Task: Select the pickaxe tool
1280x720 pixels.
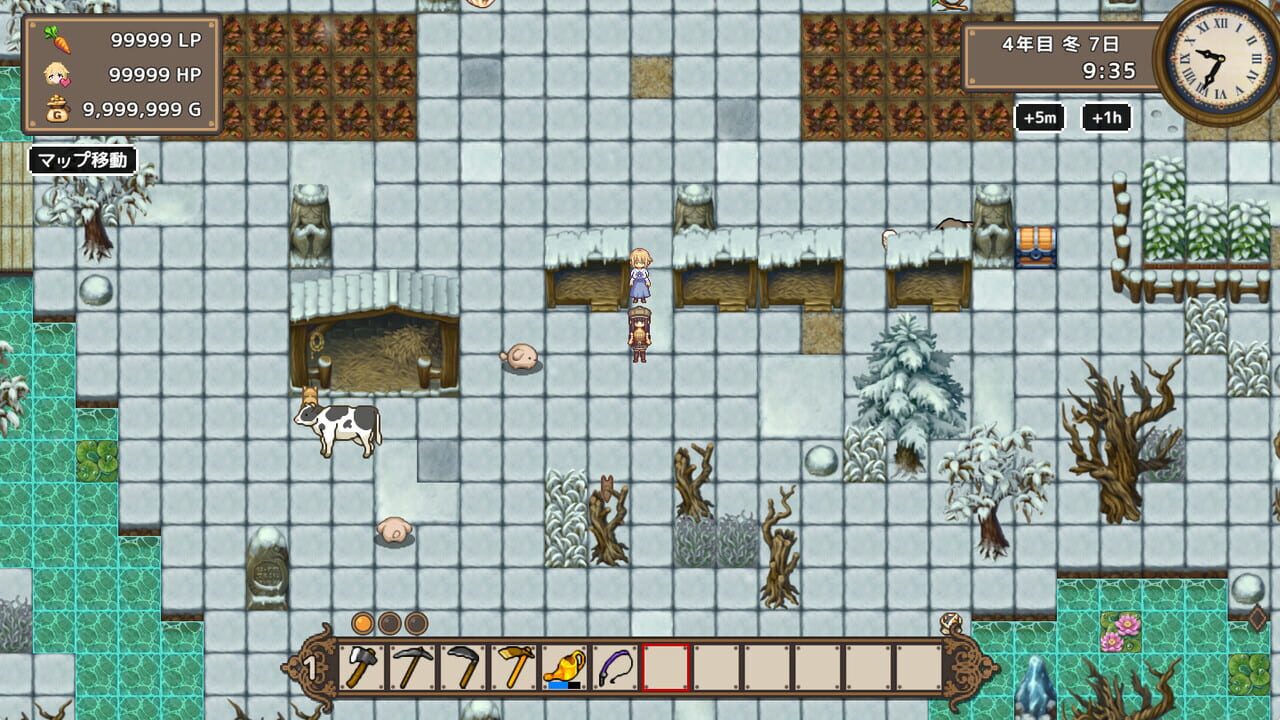Action: pos(410,665)
